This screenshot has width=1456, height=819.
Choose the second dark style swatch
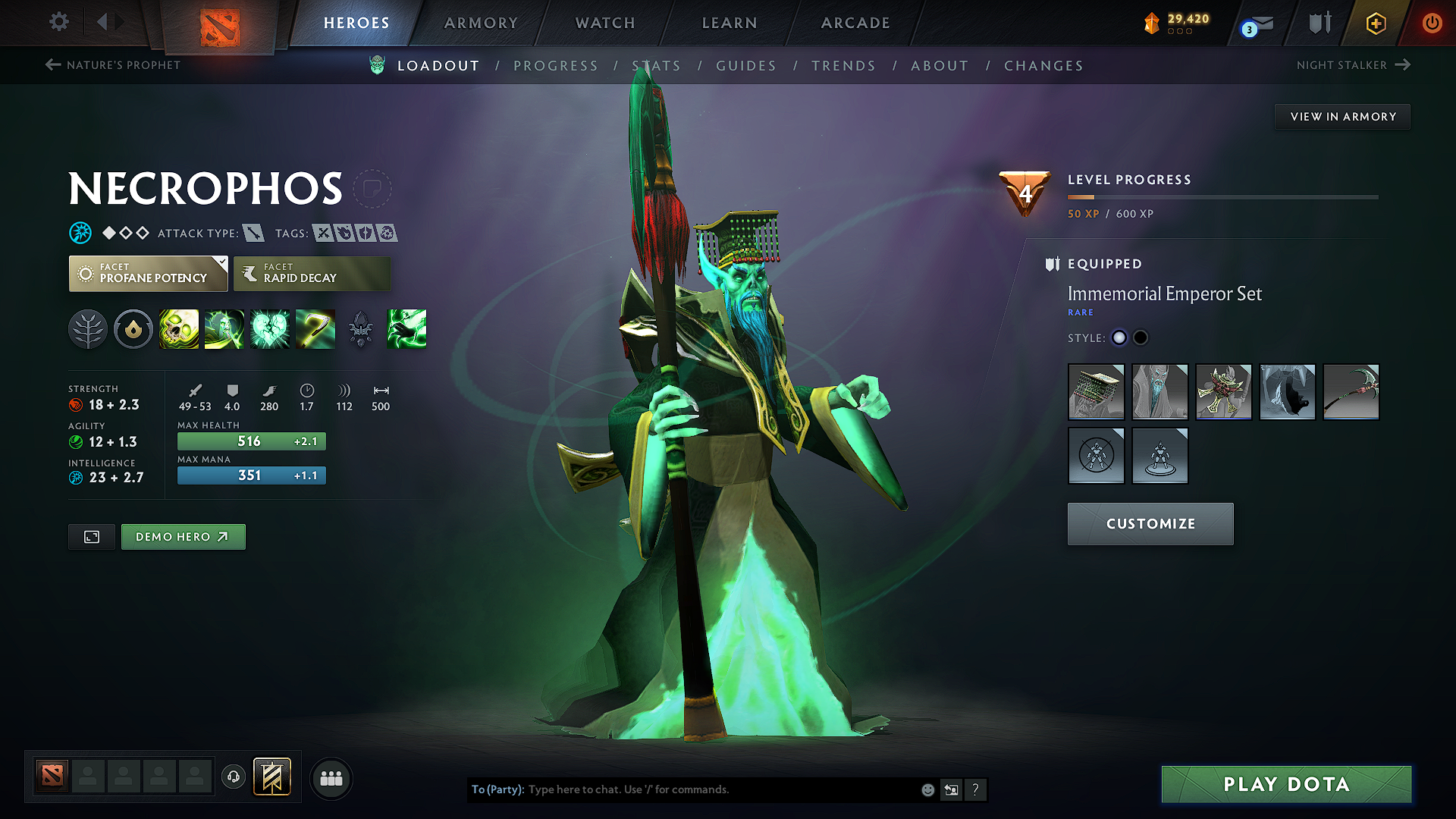click(x=1141, y=338)
